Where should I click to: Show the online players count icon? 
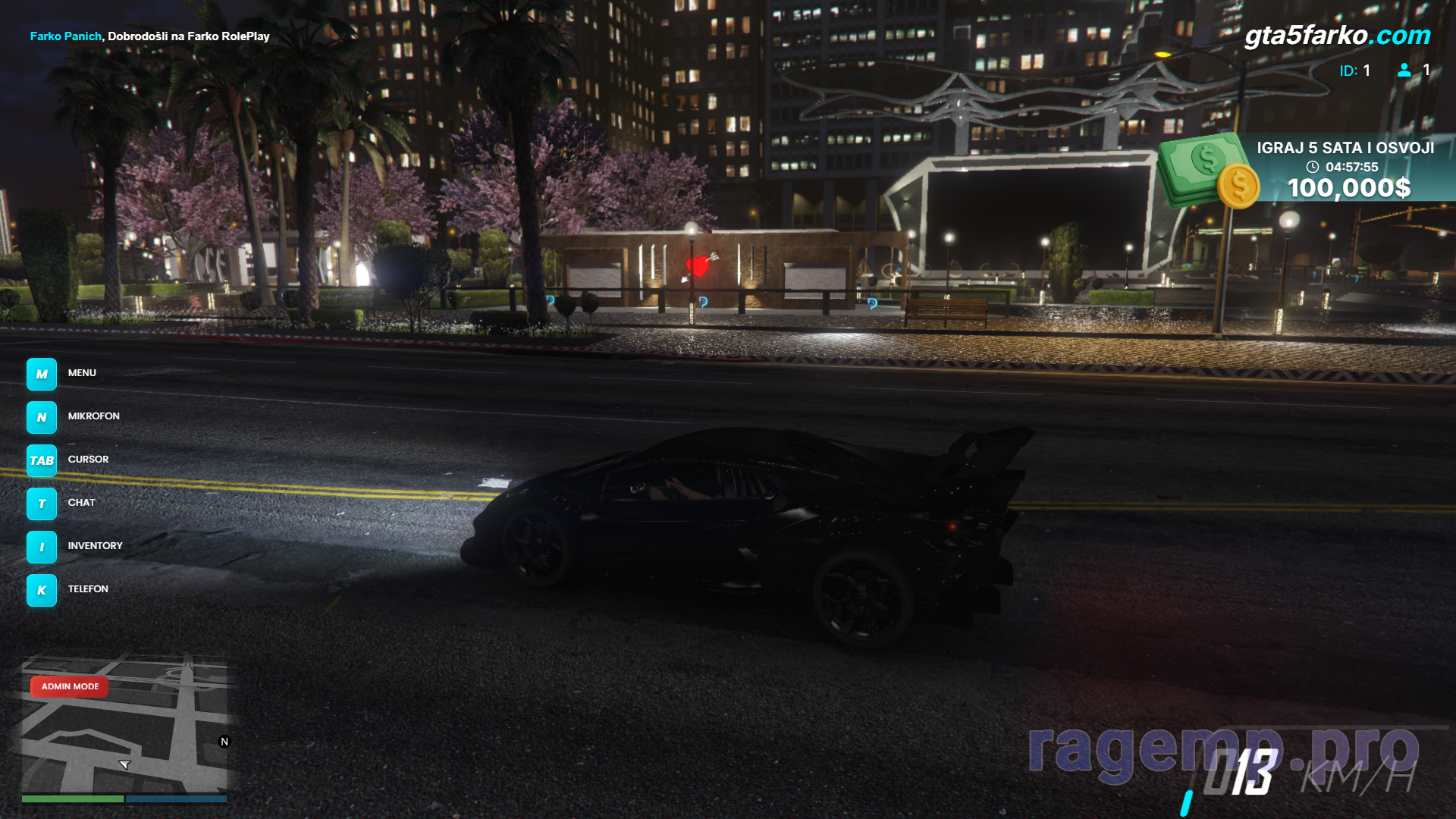point(1404,71)
